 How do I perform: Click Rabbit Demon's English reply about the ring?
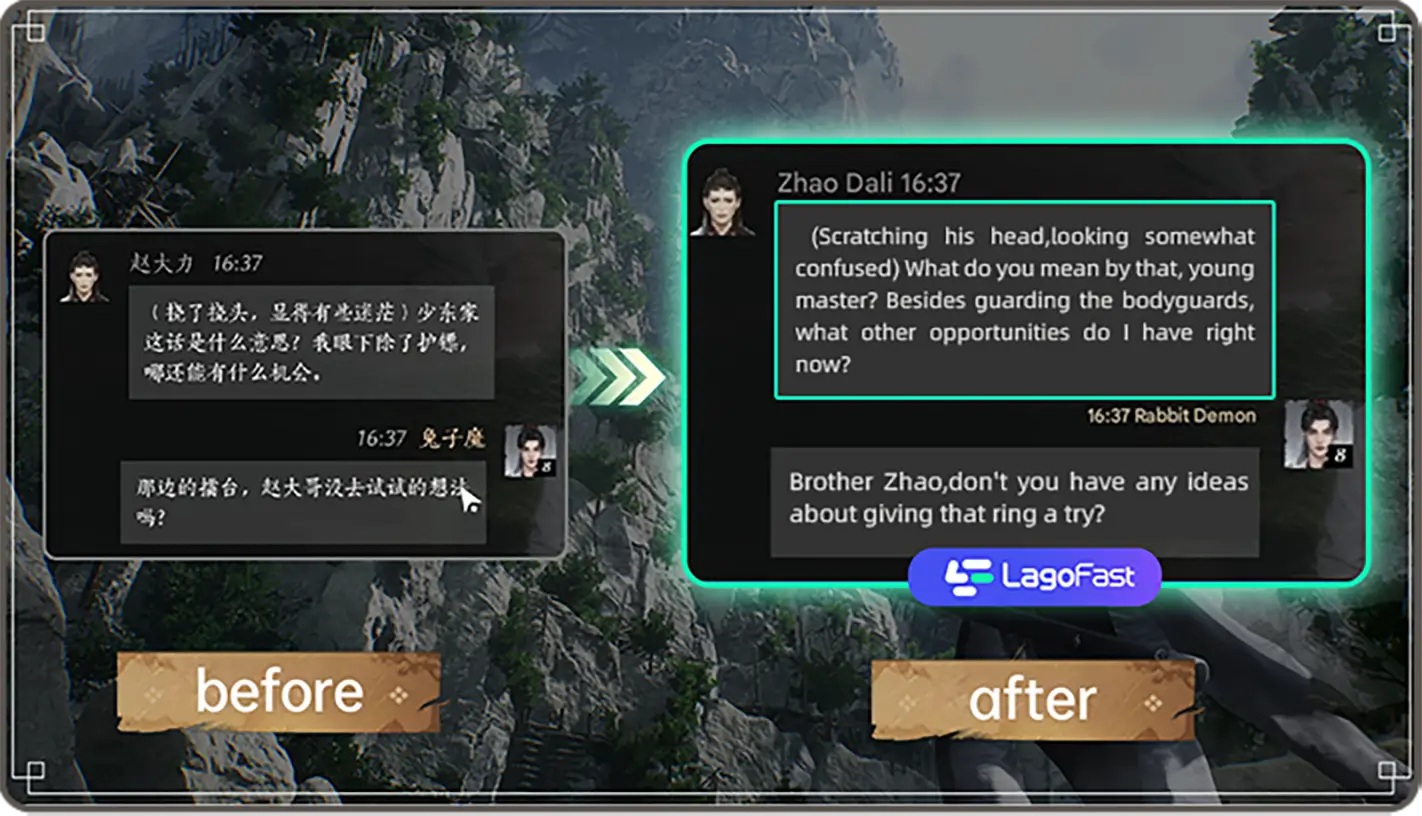(x=1014, y=500)
